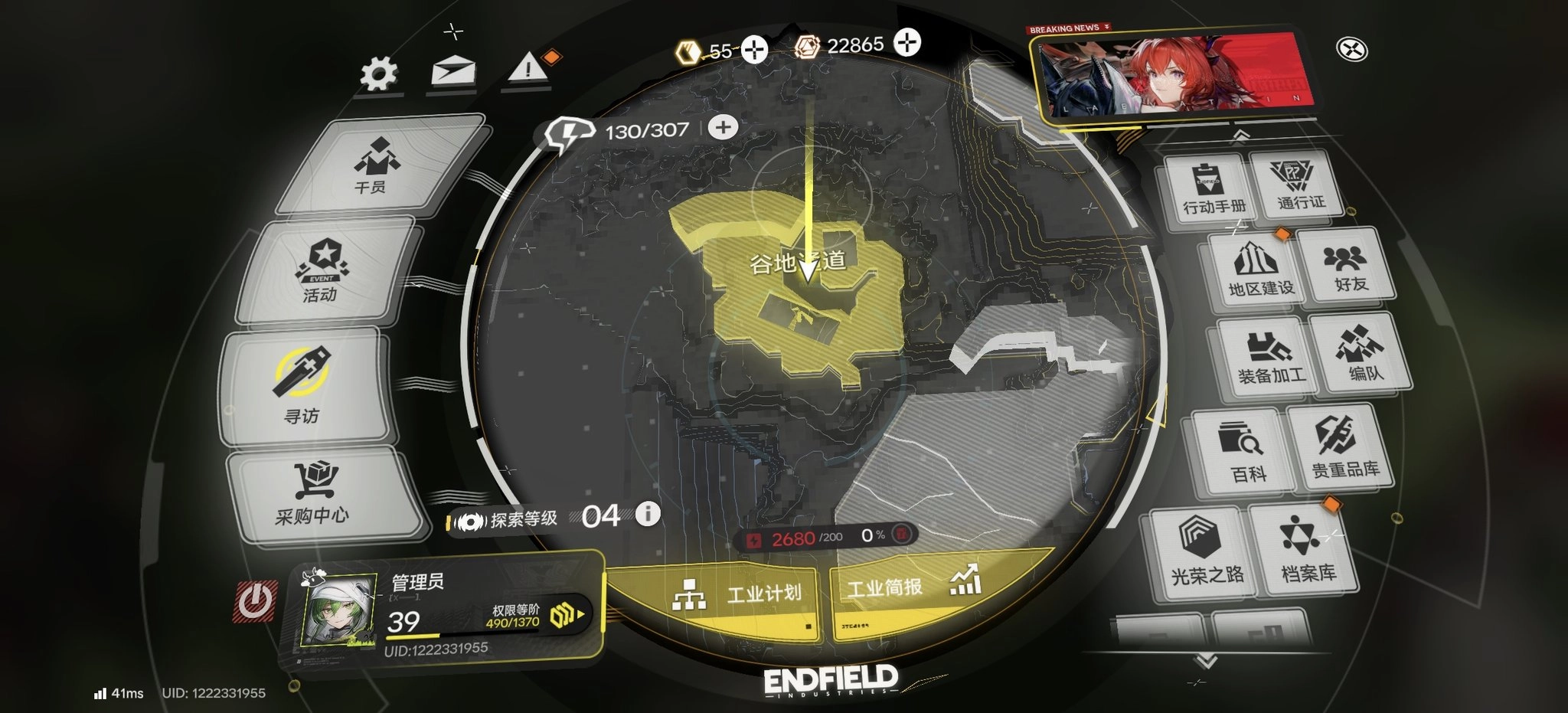Open the mail envelope icon
This screenshot has width=1568, height=713.
[x=453, y=73]
